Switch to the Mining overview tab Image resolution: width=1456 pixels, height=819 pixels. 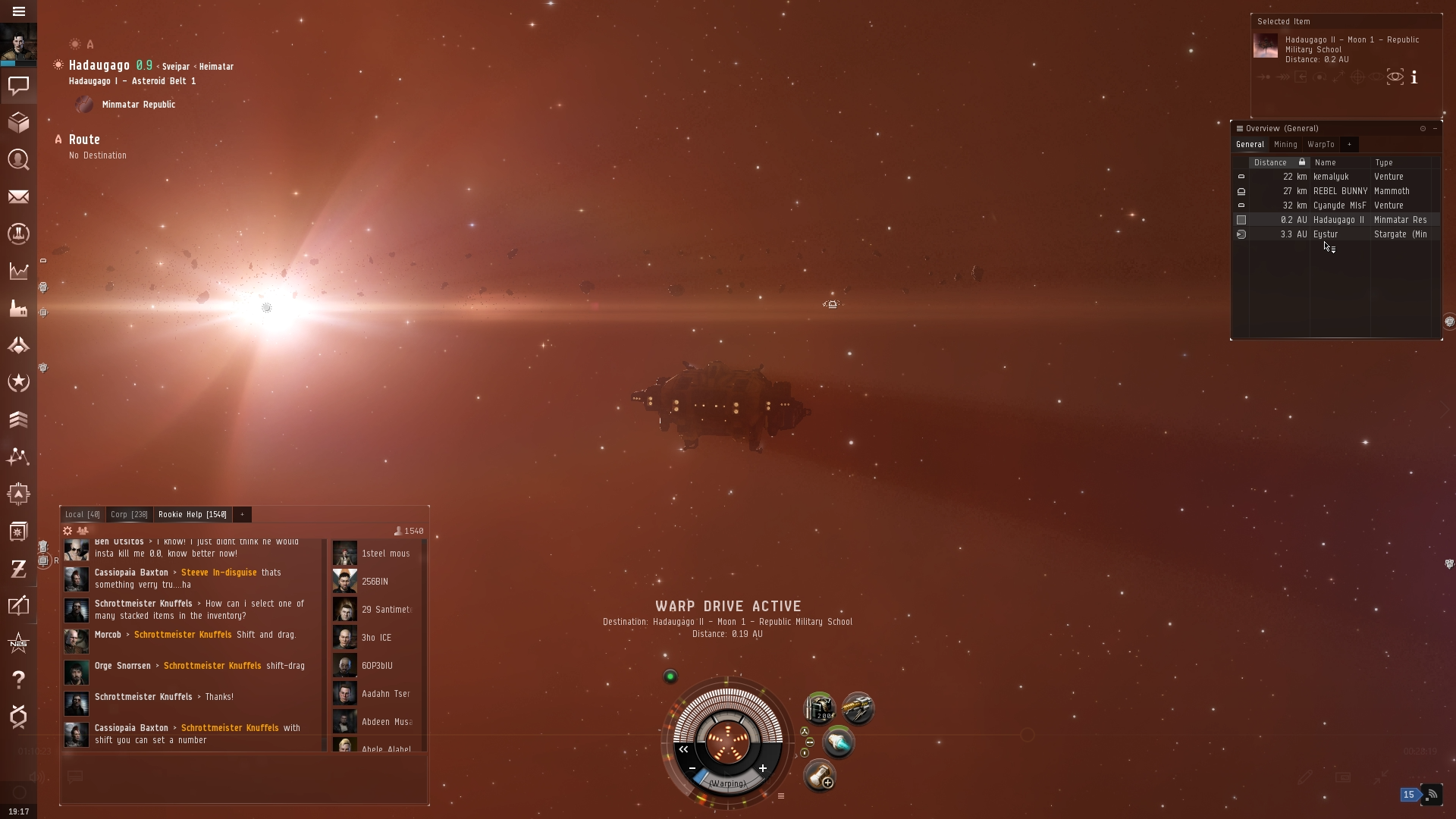(x=1285, y=145)
